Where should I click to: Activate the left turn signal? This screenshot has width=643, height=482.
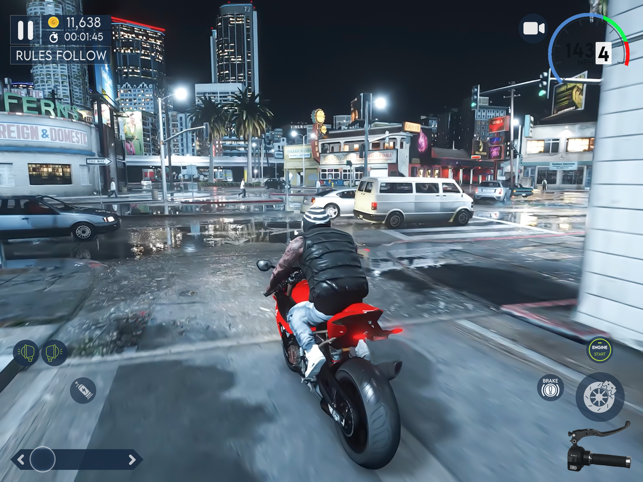25,352
